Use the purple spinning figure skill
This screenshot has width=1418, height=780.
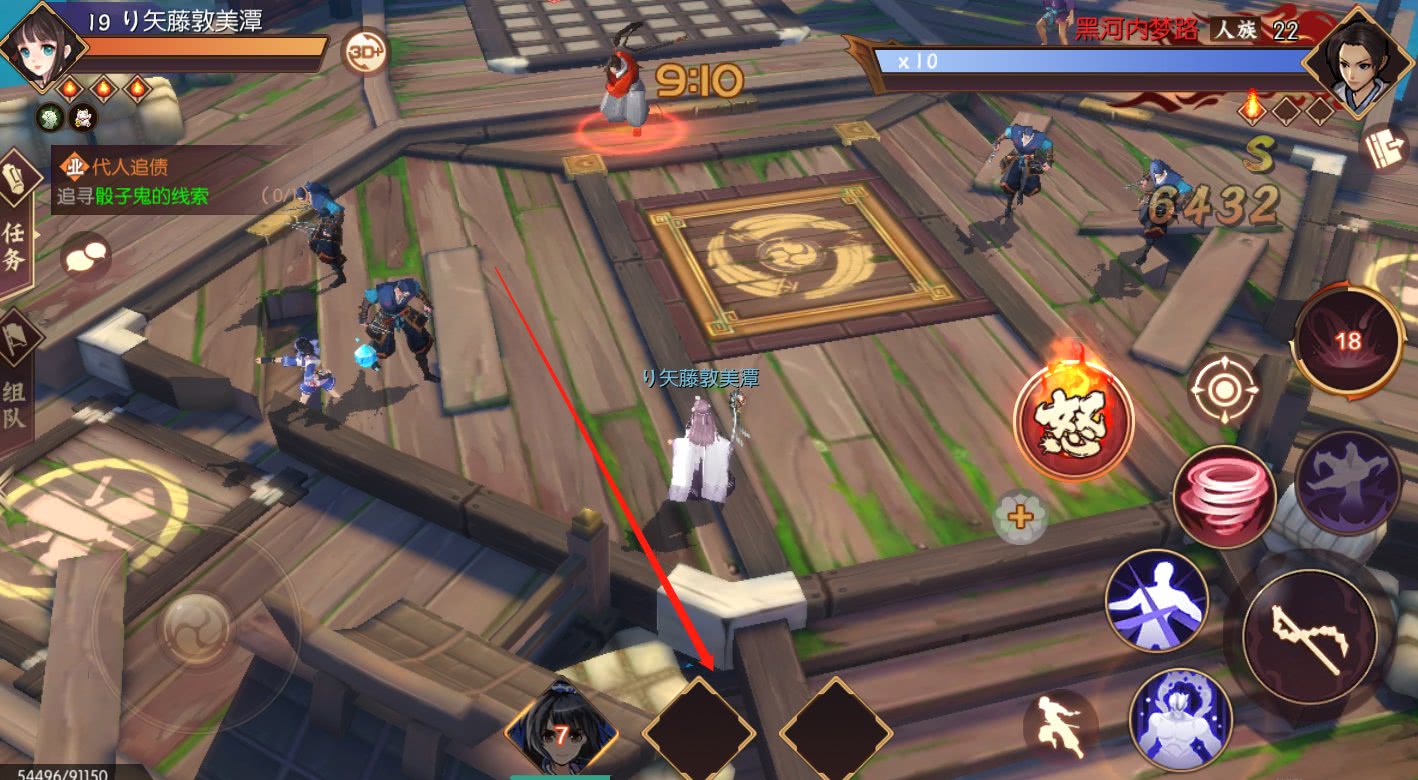tap(1346, 482)
